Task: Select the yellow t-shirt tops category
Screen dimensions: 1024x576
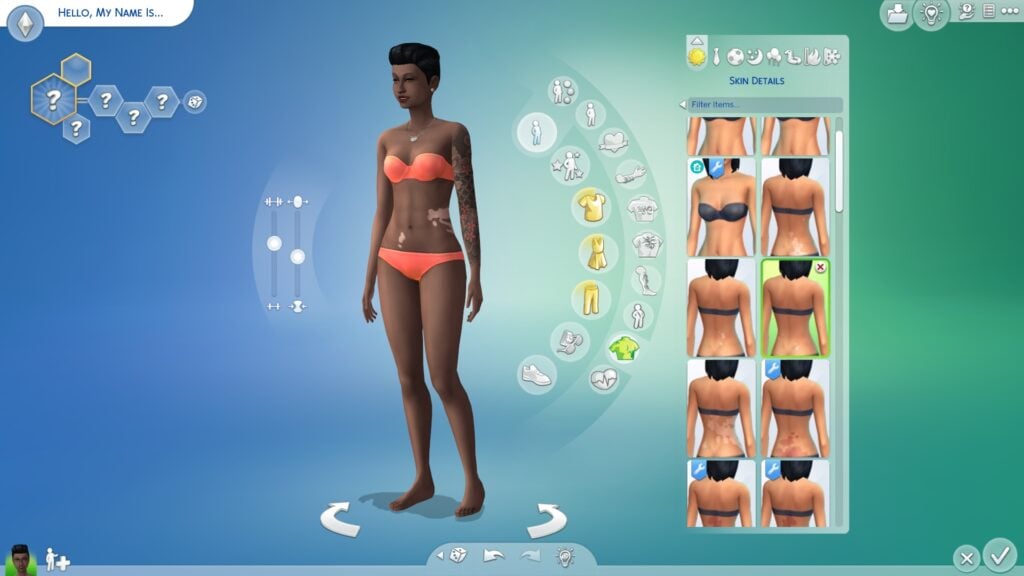Action: (x=592, y=207)
